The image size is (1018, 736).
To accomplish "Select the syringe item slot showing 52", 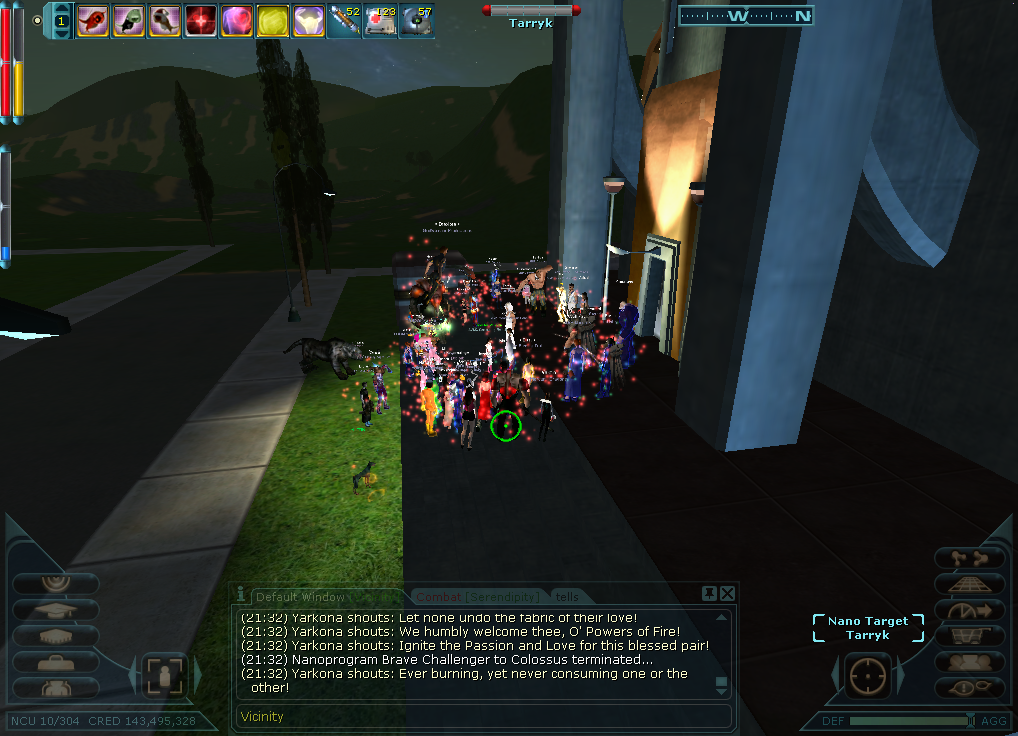I will [x=344, y=19].
